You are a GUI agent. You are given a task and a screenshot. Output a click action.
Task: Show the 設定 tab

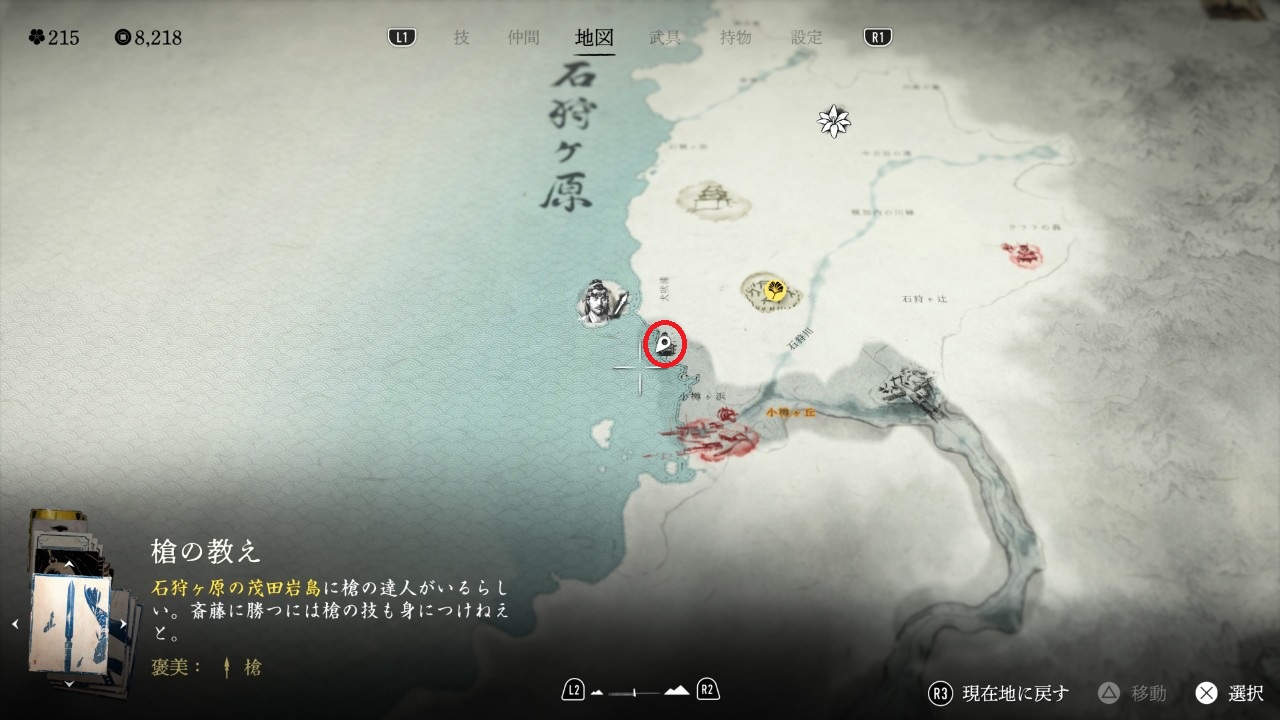coord(807,38)
